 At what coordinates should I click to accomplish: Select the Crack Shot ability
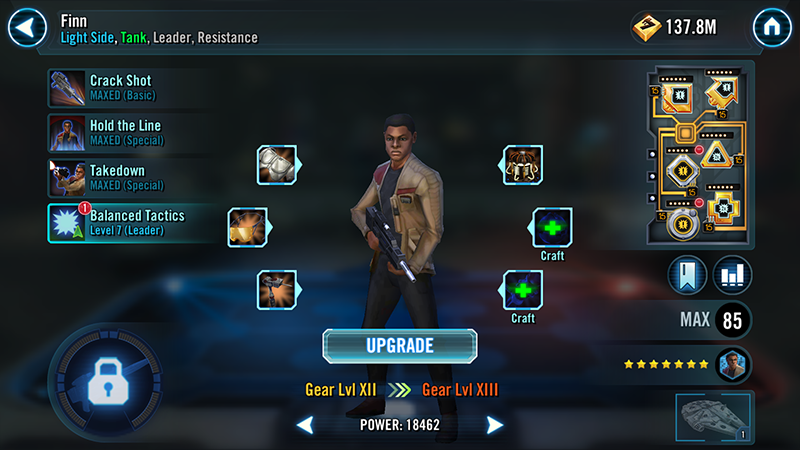(x=120, y=88)
